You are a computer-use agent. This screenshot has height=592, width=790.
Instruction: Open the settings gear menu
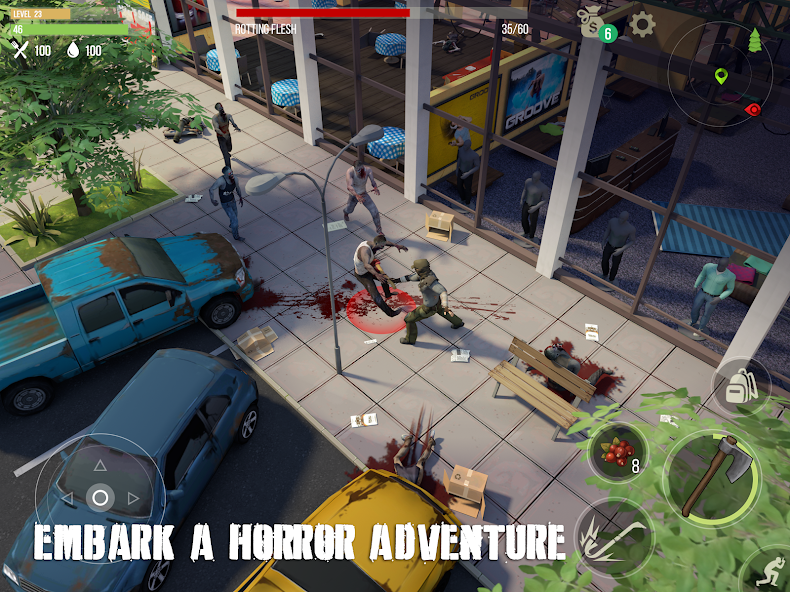tap(642, 24)
